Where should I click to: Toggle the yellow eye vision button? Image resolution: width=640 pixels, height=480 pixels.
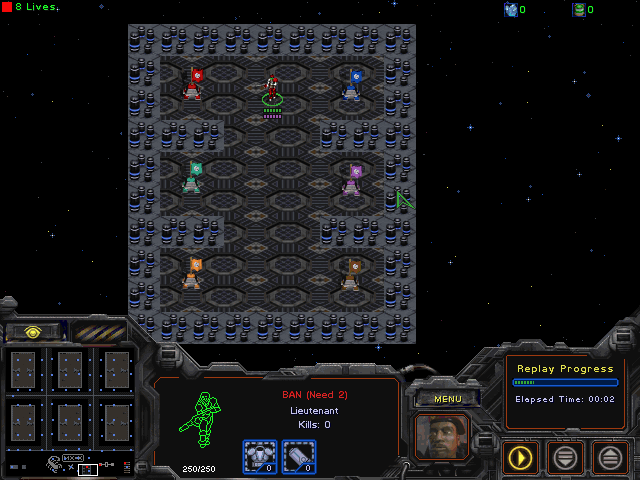(33, 331)
